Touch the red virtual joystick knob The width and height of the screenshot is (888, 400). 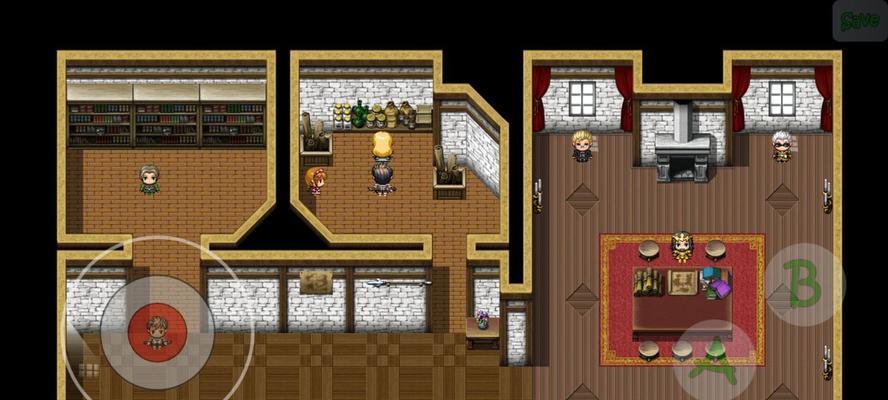pos(156,331)
